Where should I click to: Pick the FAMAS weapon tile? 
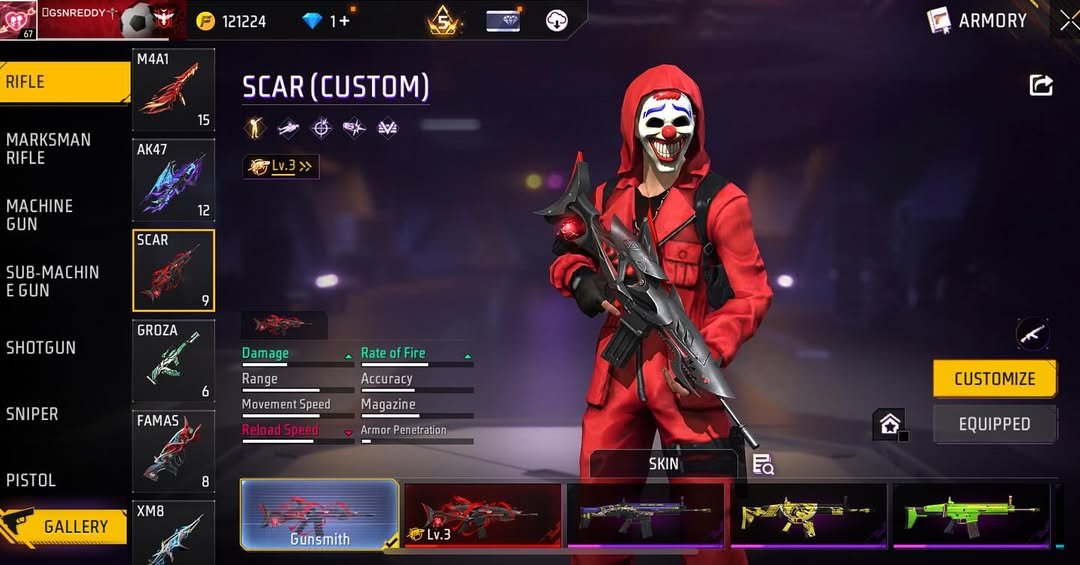point(174,451)
